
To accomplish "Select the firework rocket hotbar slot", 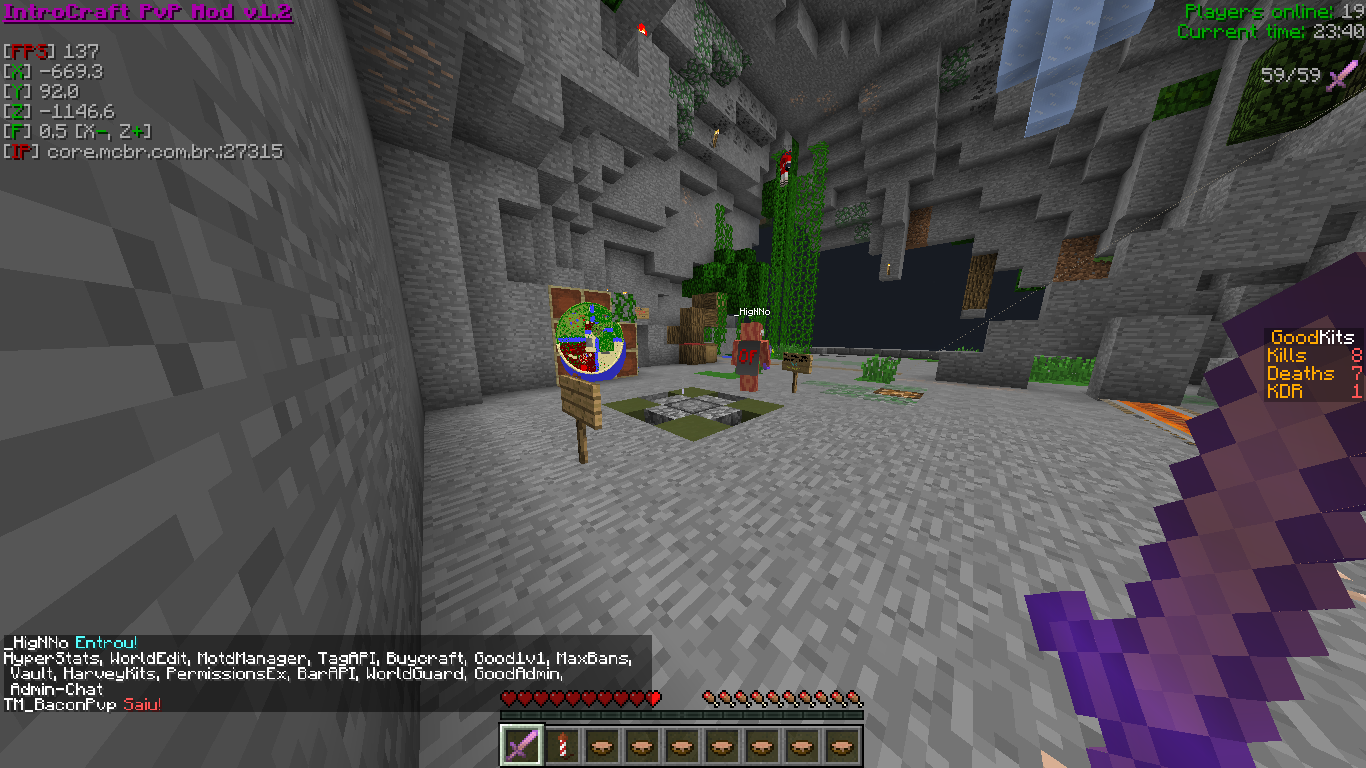I will [x=561, y=745].
